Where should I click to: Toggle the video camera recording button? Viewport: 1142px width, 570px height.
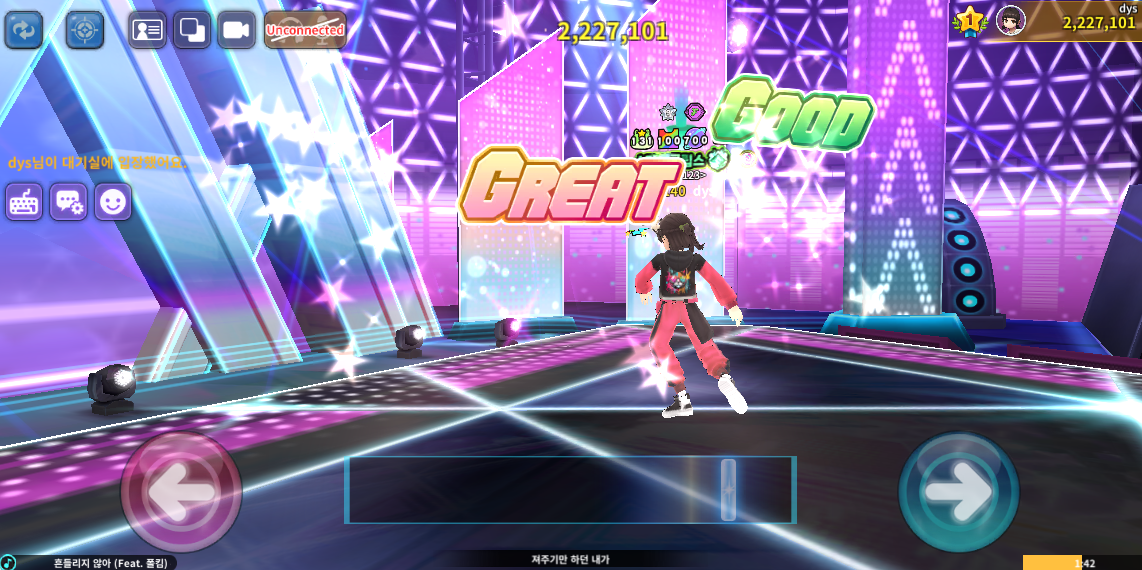point(236,30)
